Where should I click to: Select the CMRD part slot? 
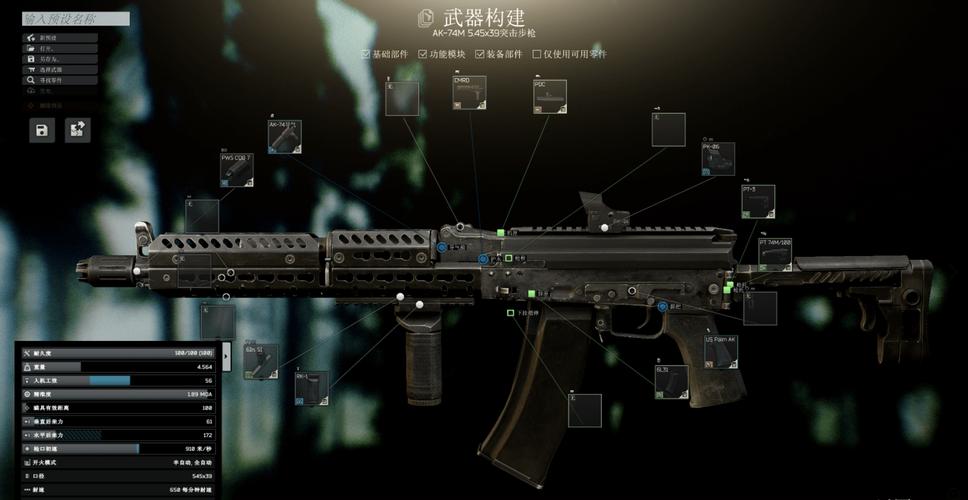pos(469,95)
